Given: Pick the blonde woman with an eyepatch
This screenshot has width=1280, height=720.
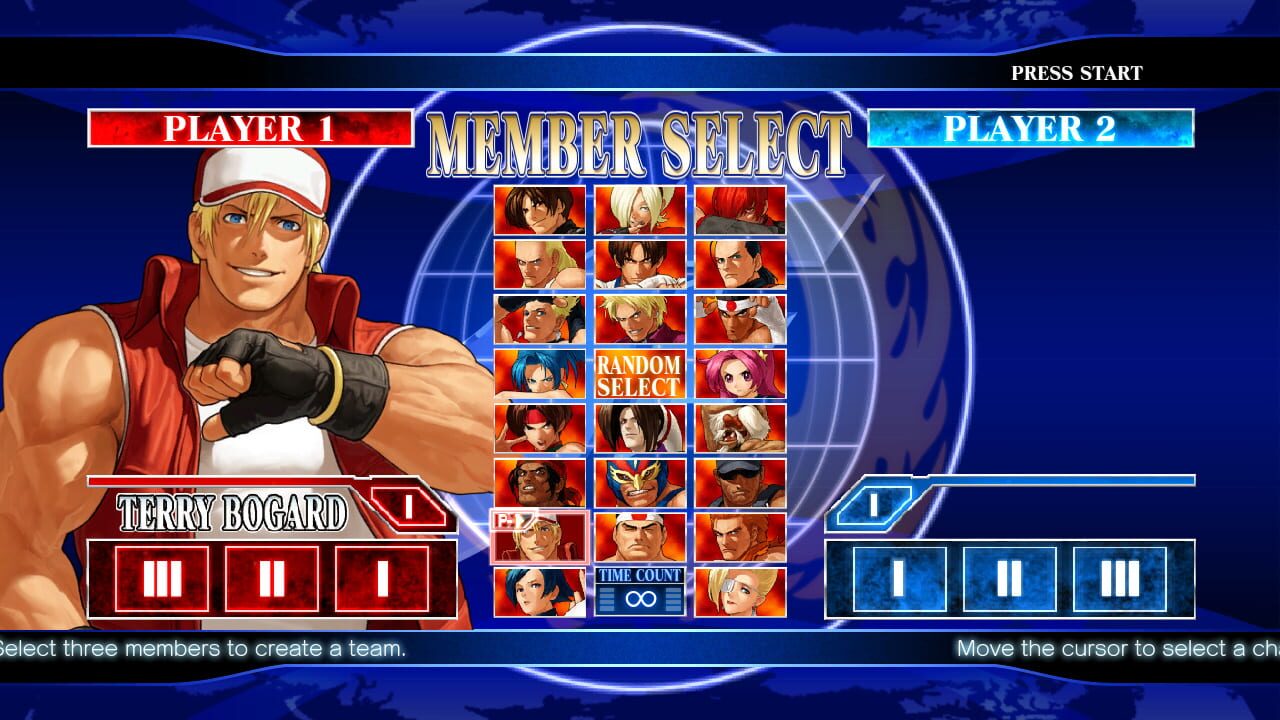Looking at the screenshot, I should click(741, 591).
